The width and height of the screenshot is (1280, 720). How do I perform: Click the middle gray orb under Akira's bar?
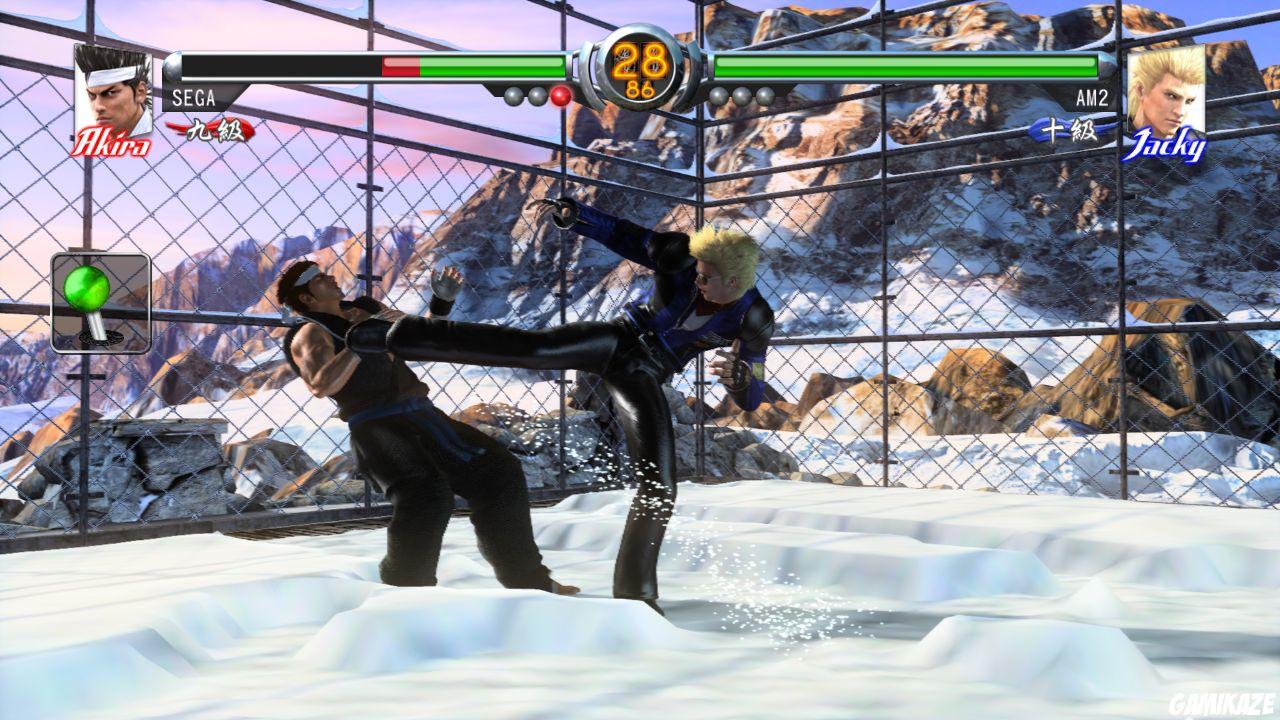coord(537,95)
